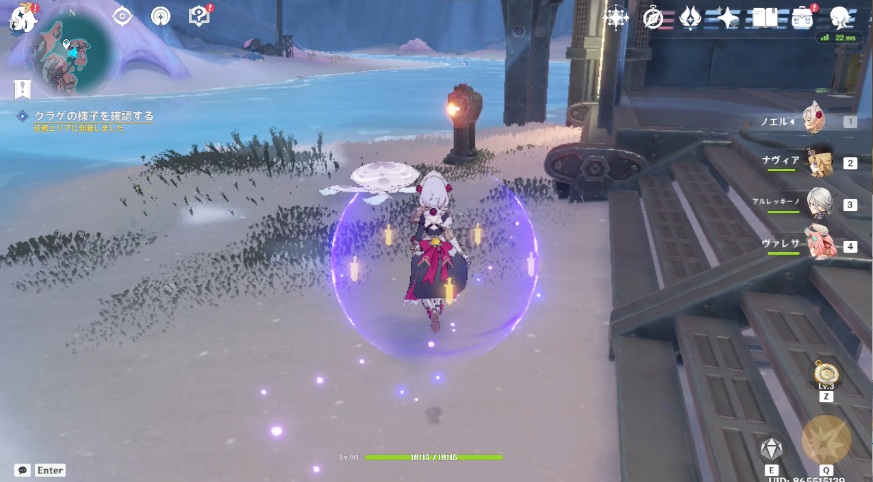Switch to party member アルレッキーノ
This screenshot has width=873, height=482.
point(820,203)
